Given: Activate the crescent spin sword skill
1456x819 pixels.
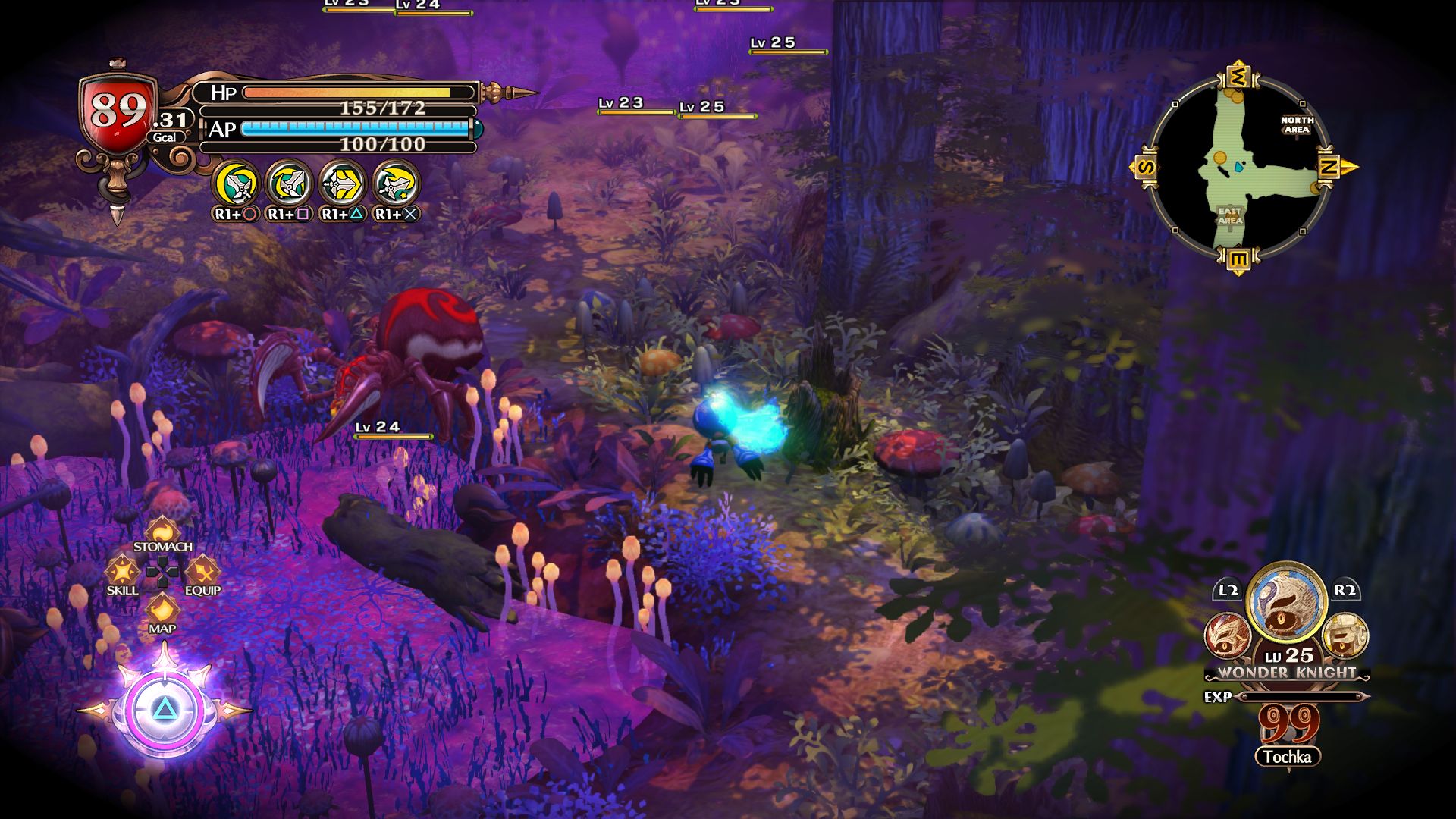Looking at the screenshot, I should [x=236, y=184].
